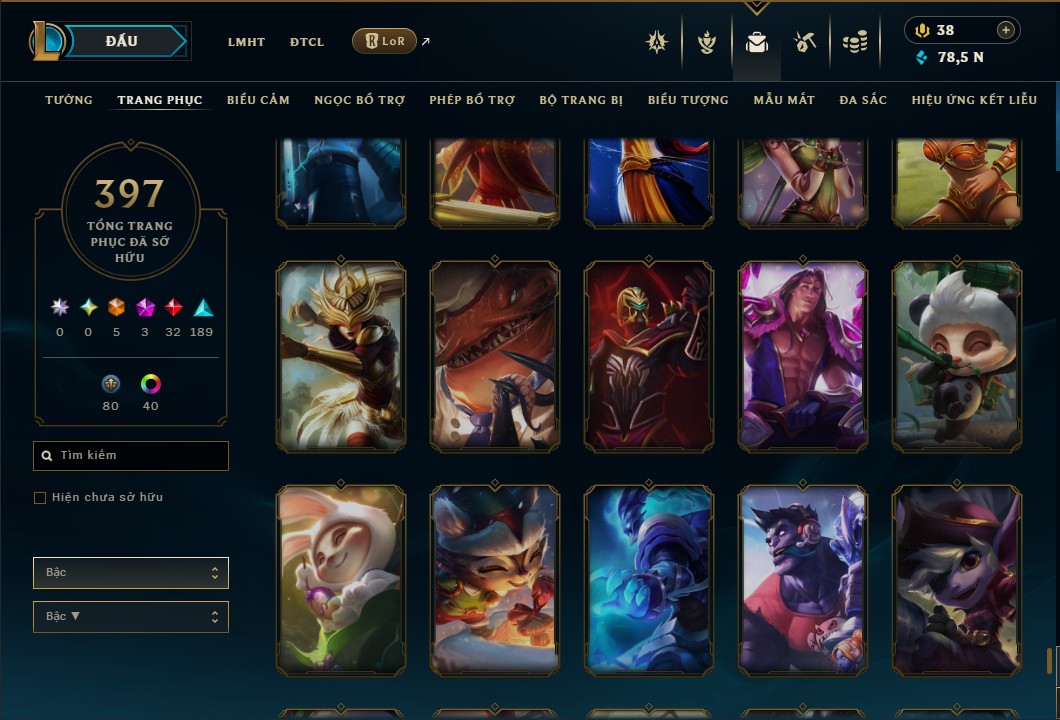Open the LMHT game tab
The width and height of the screenshot is (1060, 720).
click(x=246, y=42)
